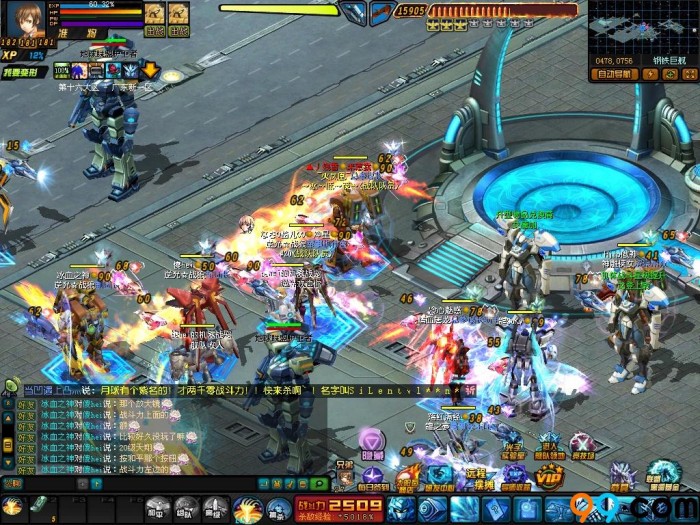Screen dimensions: 700x525
Task: Click the large fireball skill orb
Action: click(248, 509)
